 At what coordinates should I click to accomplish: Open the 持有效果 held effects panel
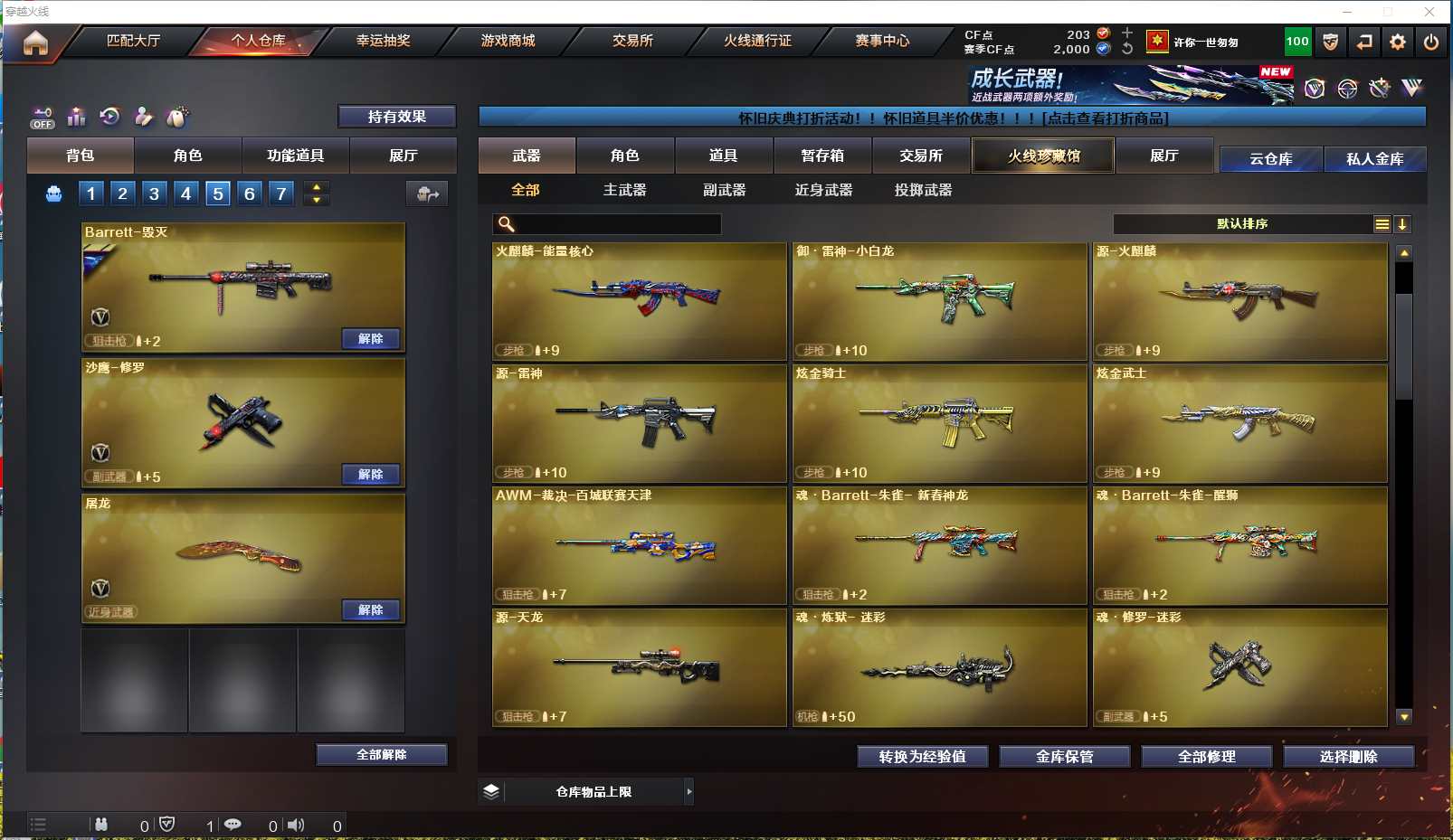396,117
